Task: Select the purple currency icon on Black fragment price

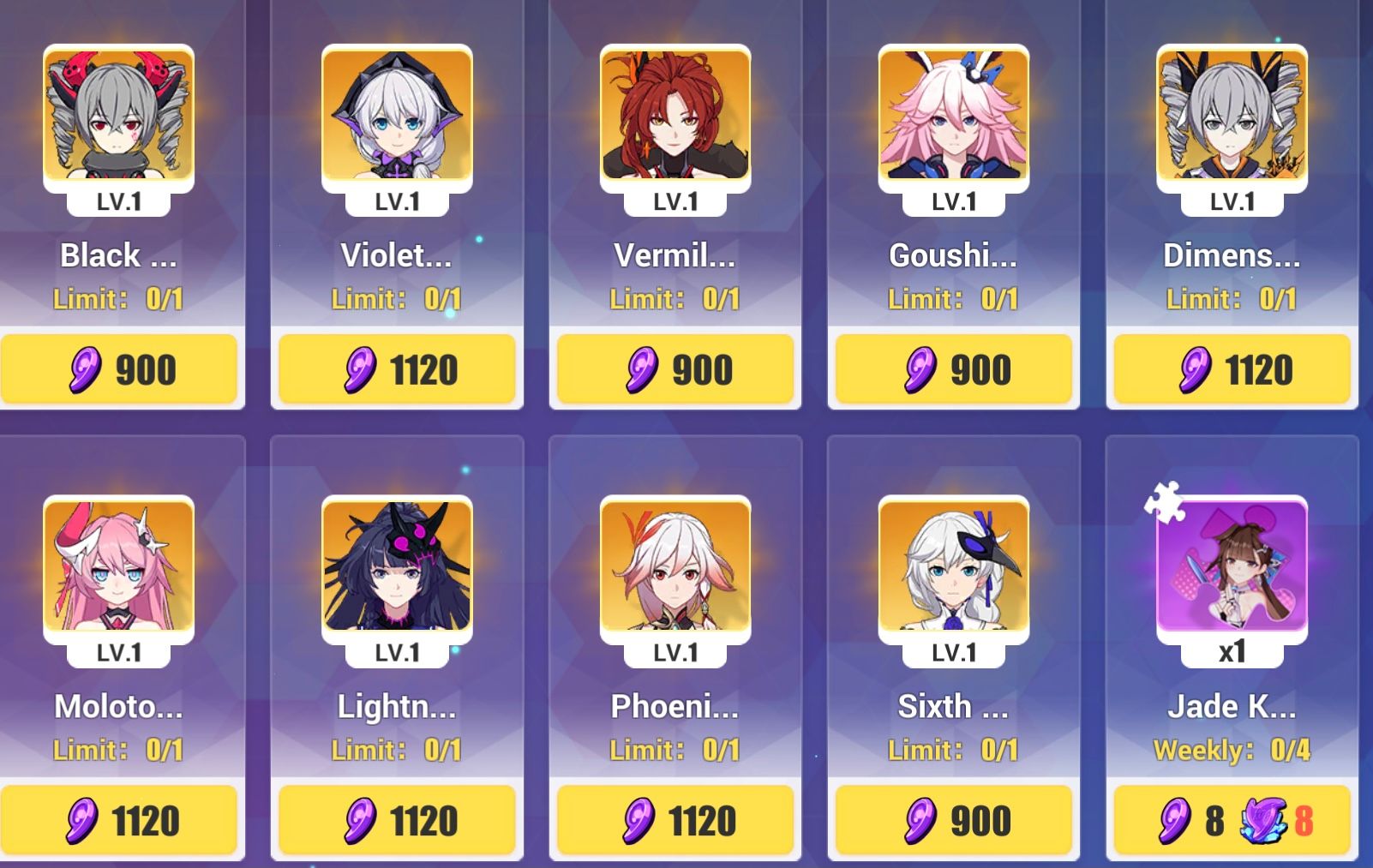Action: (81, 368)
